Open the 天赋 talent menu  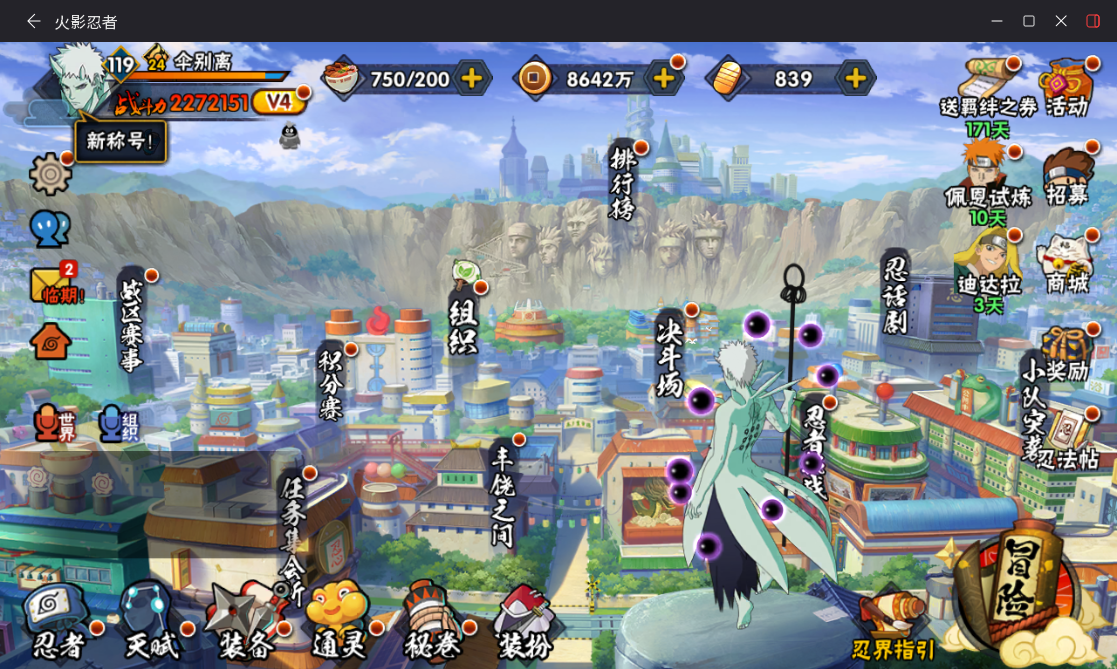(150, 622)
